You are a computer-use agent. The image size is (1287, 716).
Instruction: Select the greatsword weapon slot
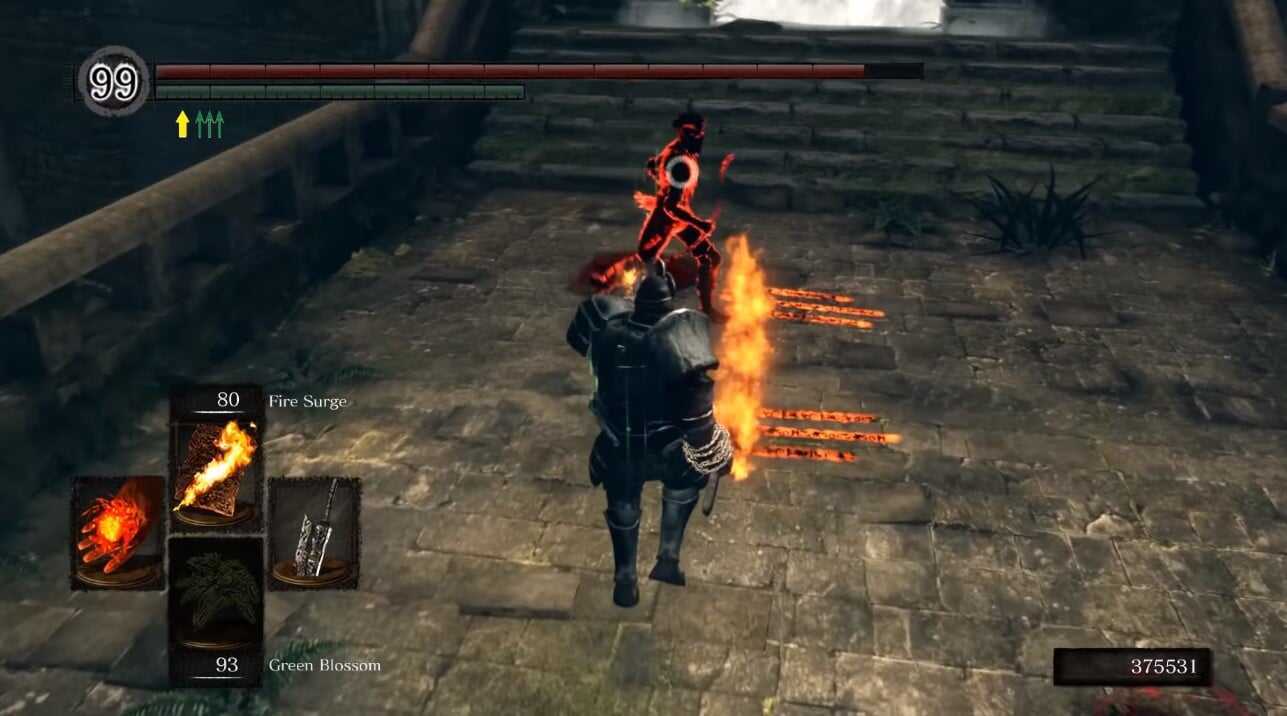(x=314, y=531)
